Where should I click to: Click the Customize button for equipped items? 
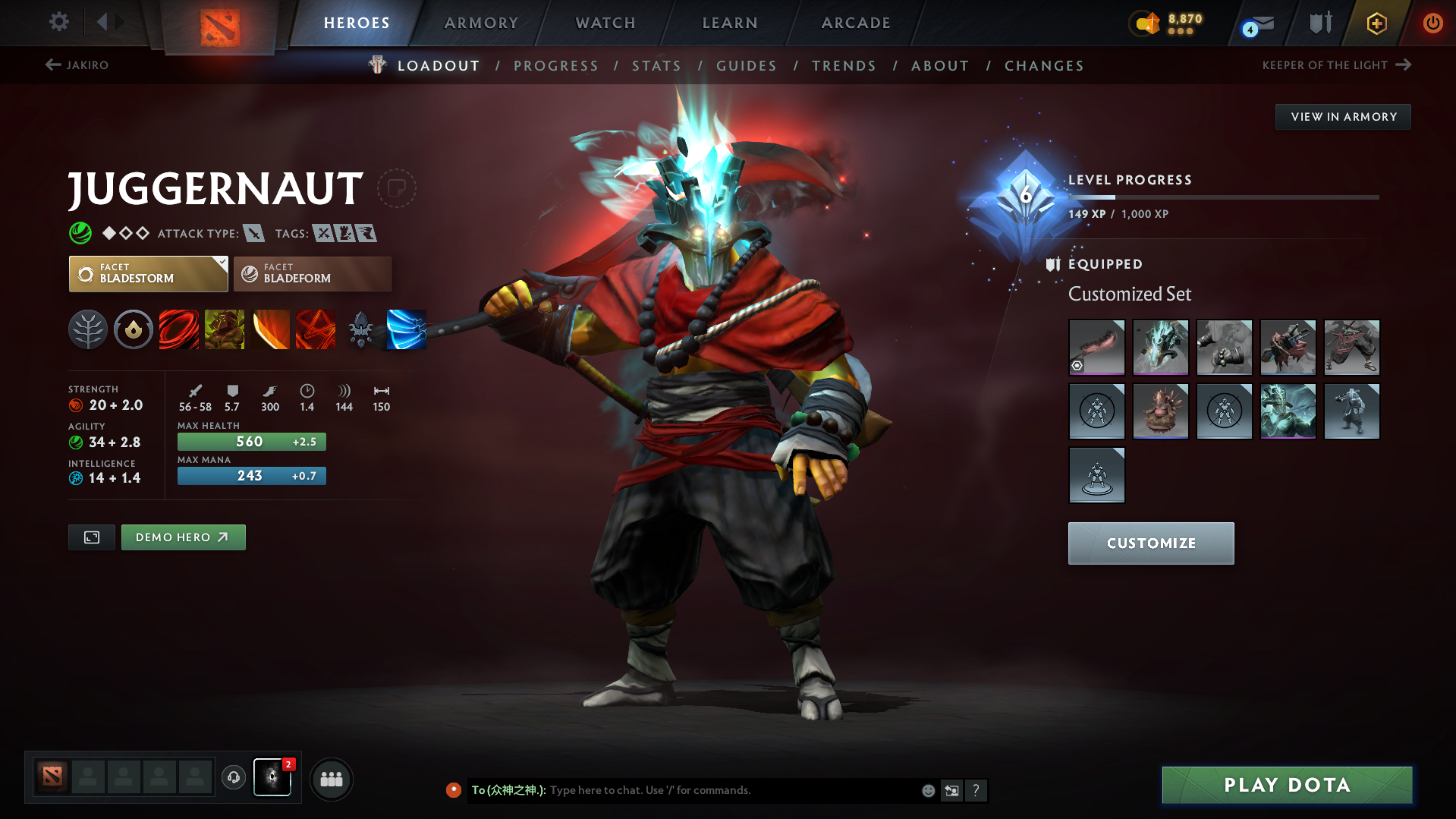click(1150, 543)
